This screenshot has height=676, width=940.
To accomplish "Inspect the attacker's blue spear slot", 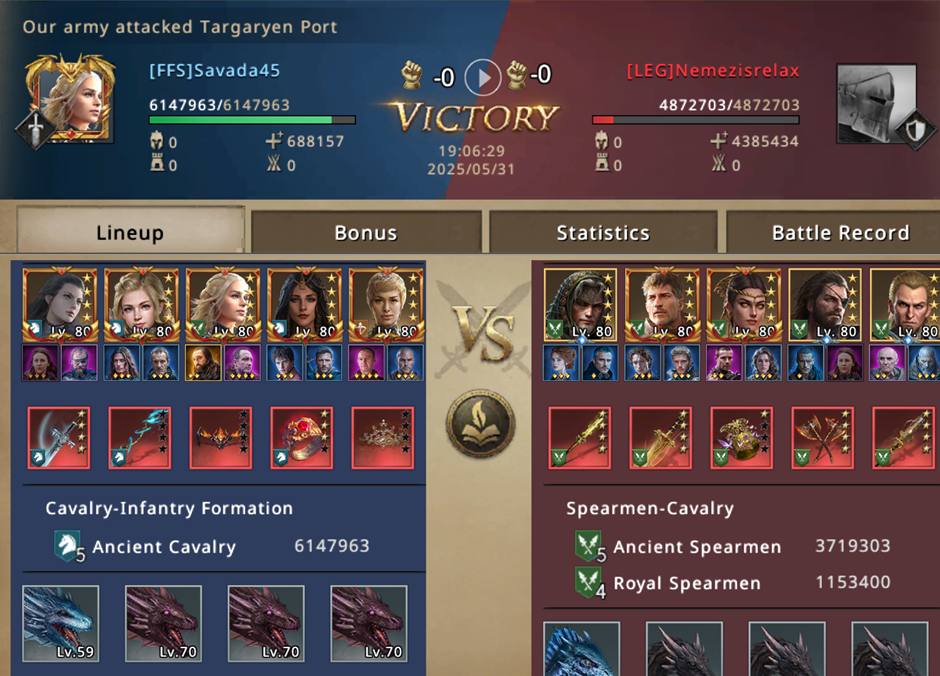I will click(140, 438).
